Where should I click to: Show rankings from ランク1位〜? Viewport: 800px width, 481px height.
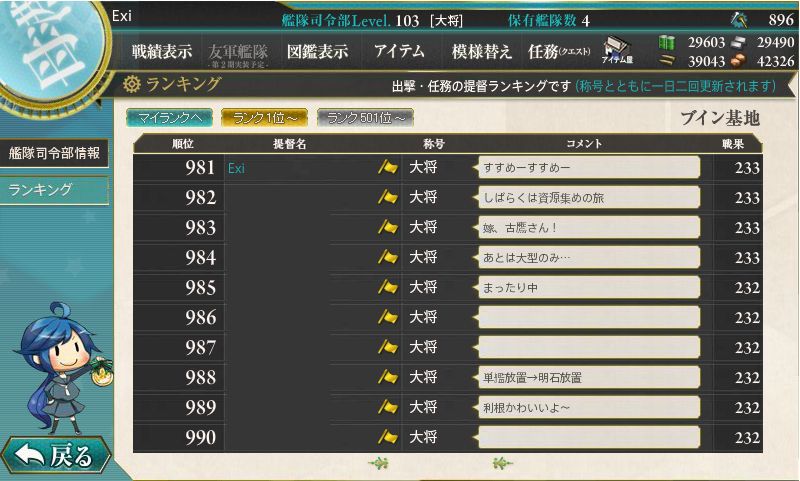pyautogui.click(x=264, y=118)
